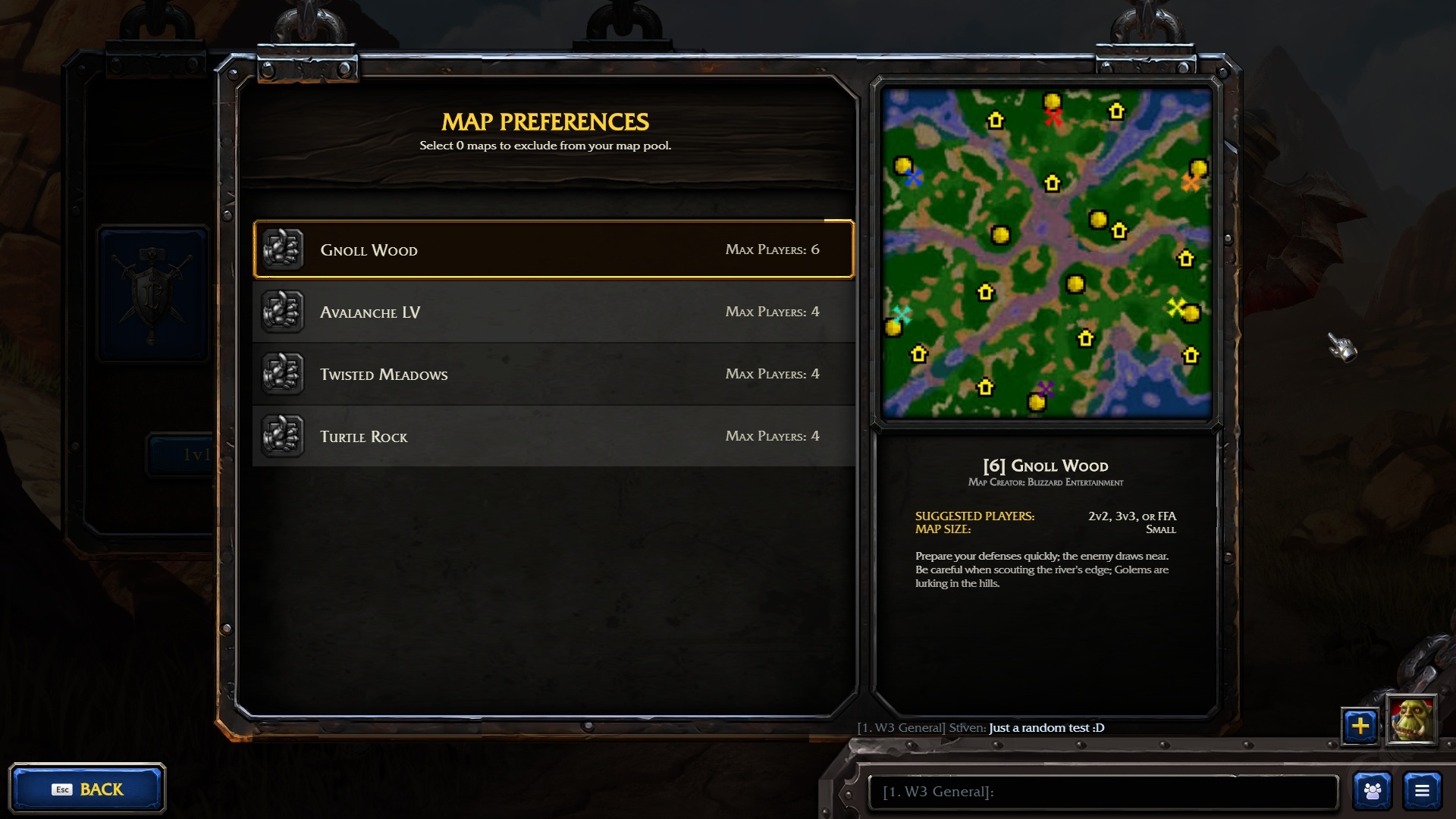Click the Gnoll Wood map preview image
Viewport: 1456px width, 819px height.
[1046, 253]
